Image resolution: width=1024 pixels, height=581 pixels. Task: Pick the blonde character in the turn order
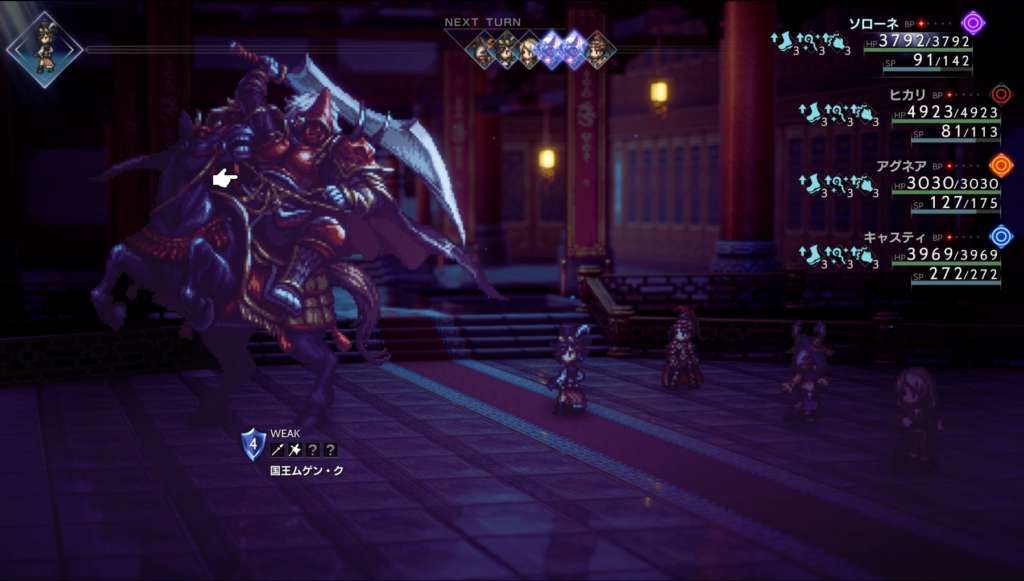pyautogui.click(x=528, y=50)
